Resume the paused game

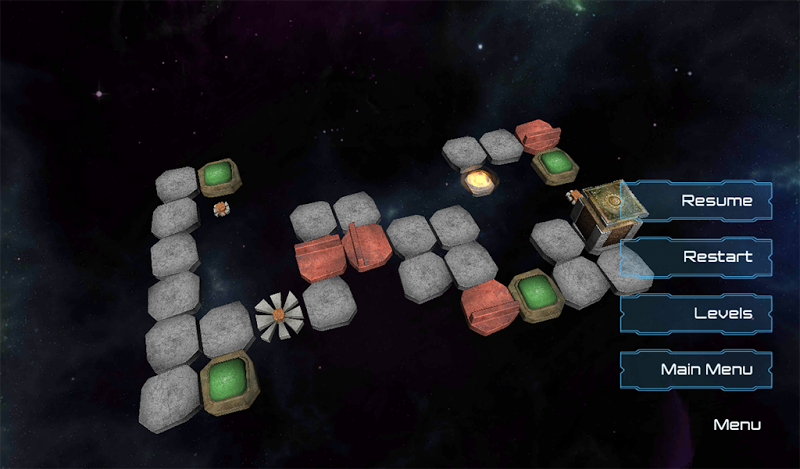coord(697,200)
